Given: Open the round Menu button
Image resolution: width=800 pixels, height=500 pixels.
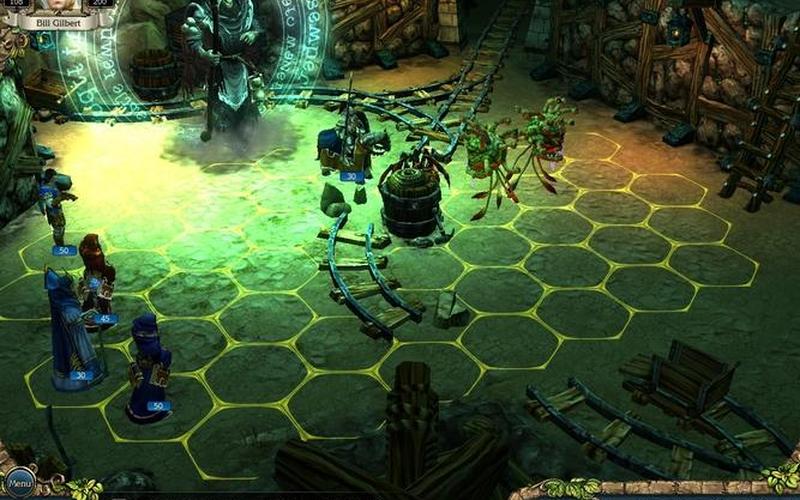Looking at the screenshot, I should [19, 484].
